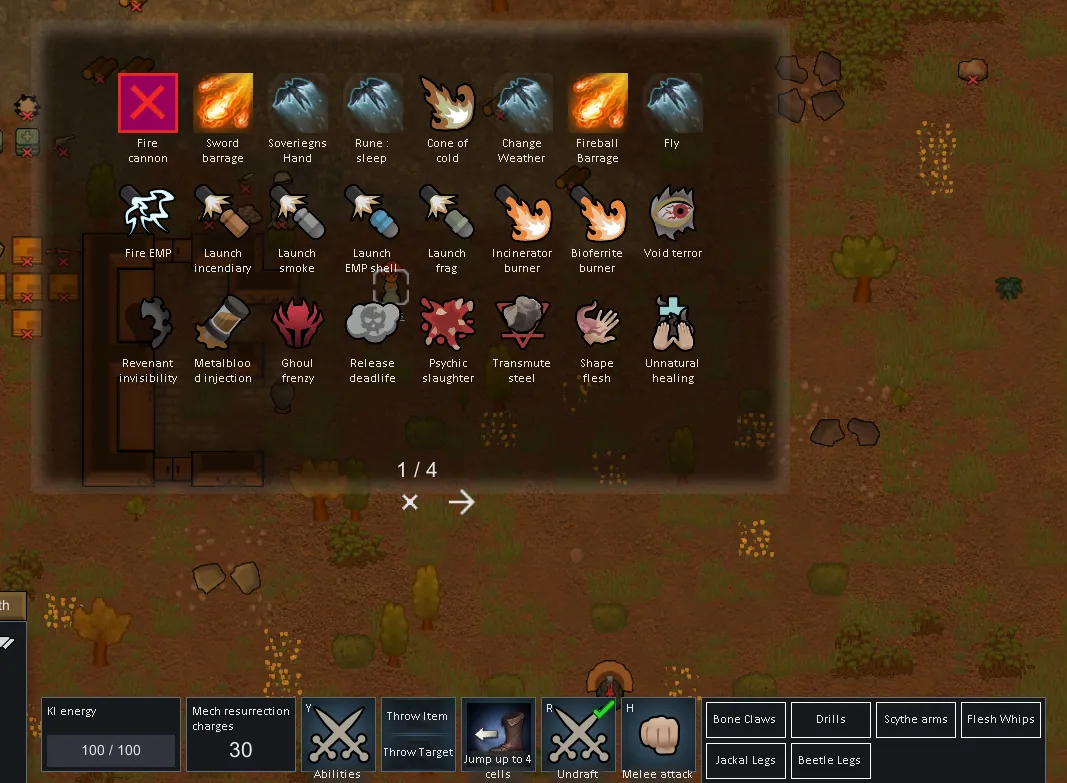Screen dimensions: 1067x783
Task: Close the abilities panel with the X
Action: 409,502
